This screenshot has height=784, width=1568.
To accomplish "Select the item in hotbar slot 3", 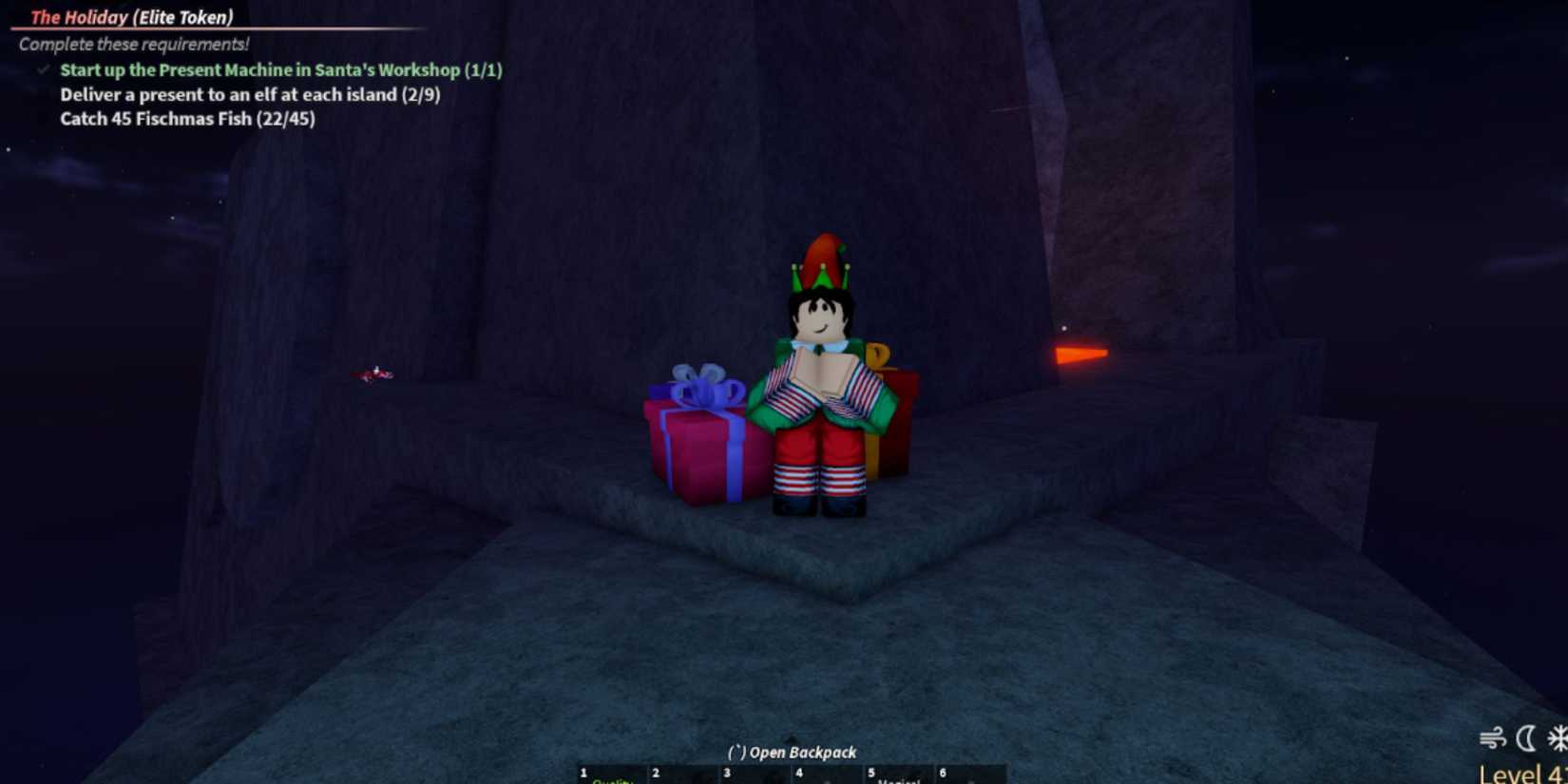I will click(754, 776).
